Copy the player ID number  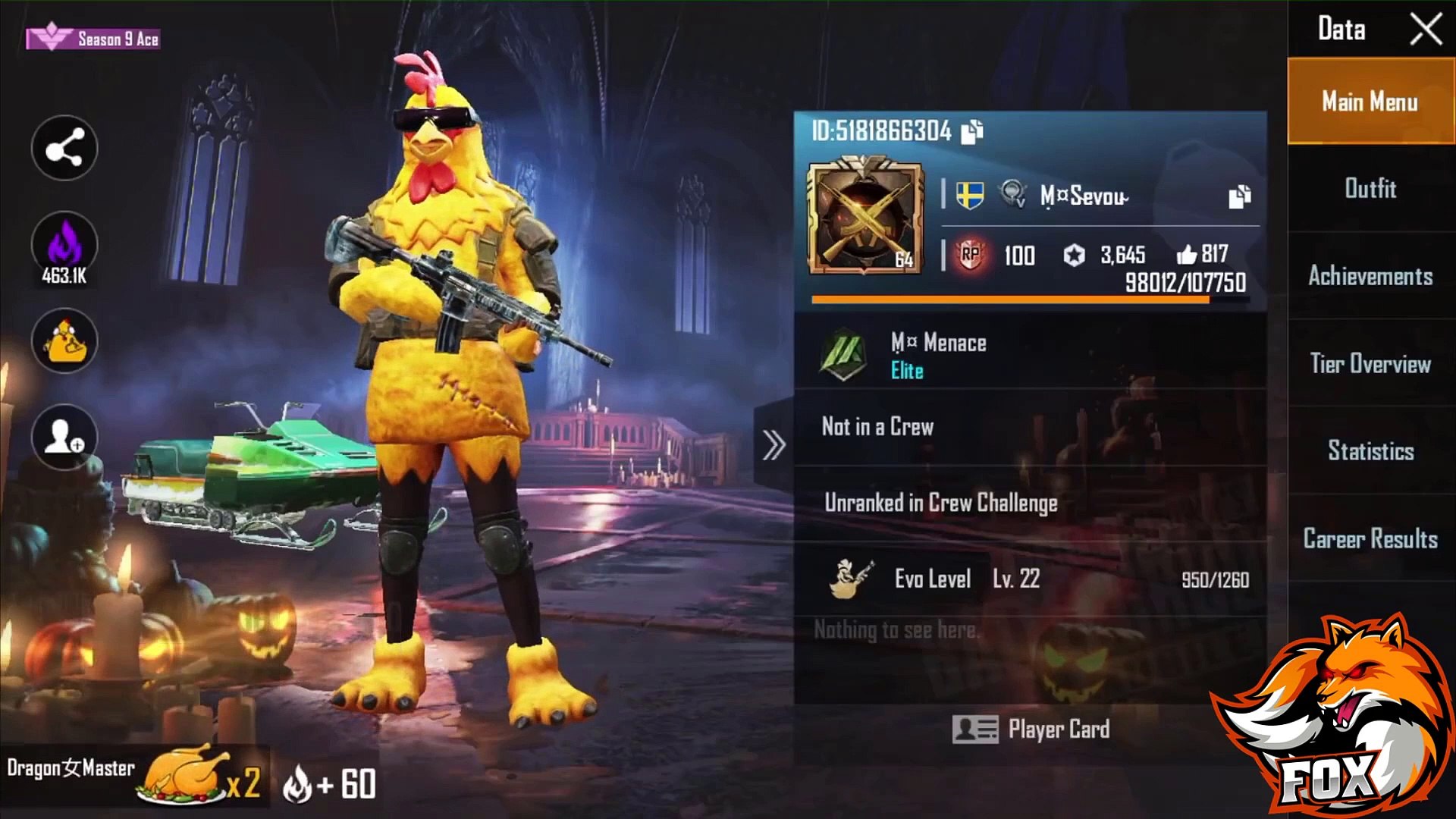(972, 132)
